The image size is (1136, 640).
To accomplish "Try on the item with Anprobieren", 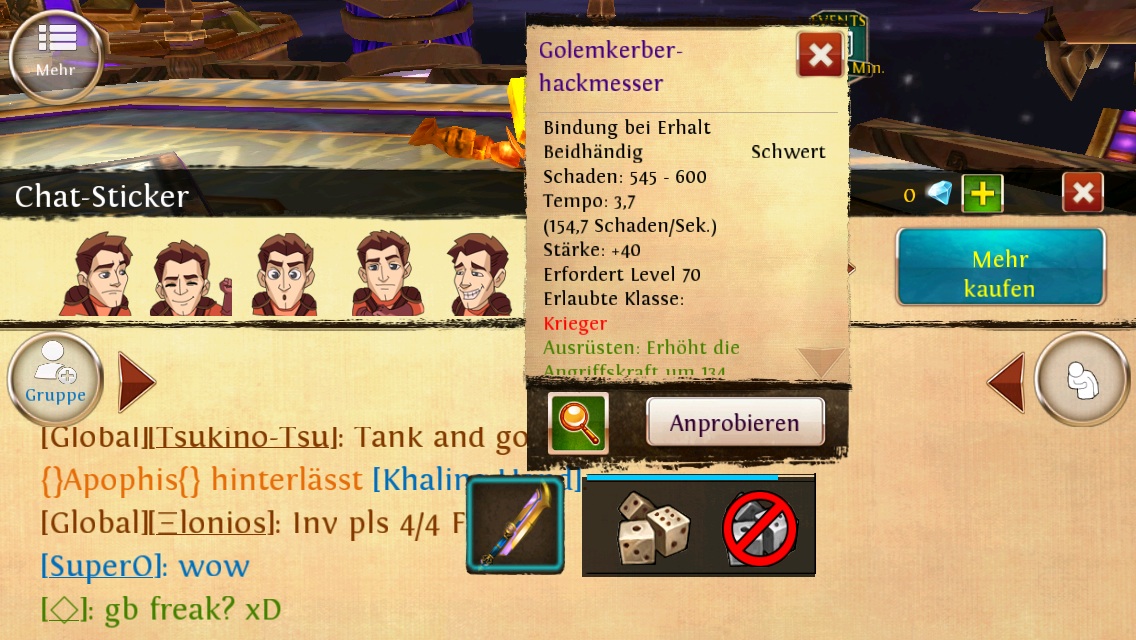I will [735, 422].
